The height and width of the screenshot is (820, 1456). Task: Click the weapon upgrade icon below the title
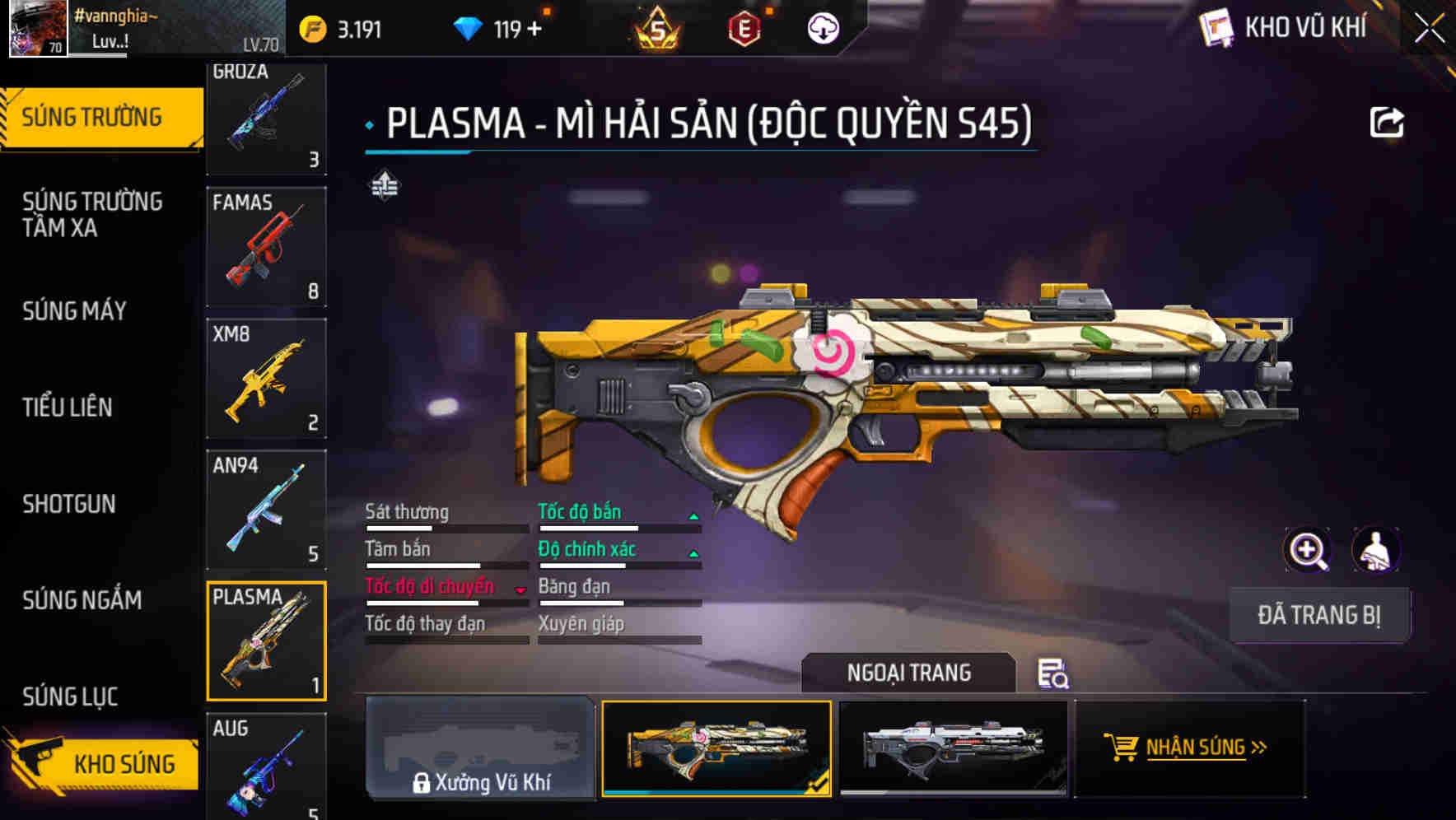click(x=383, y=185)
